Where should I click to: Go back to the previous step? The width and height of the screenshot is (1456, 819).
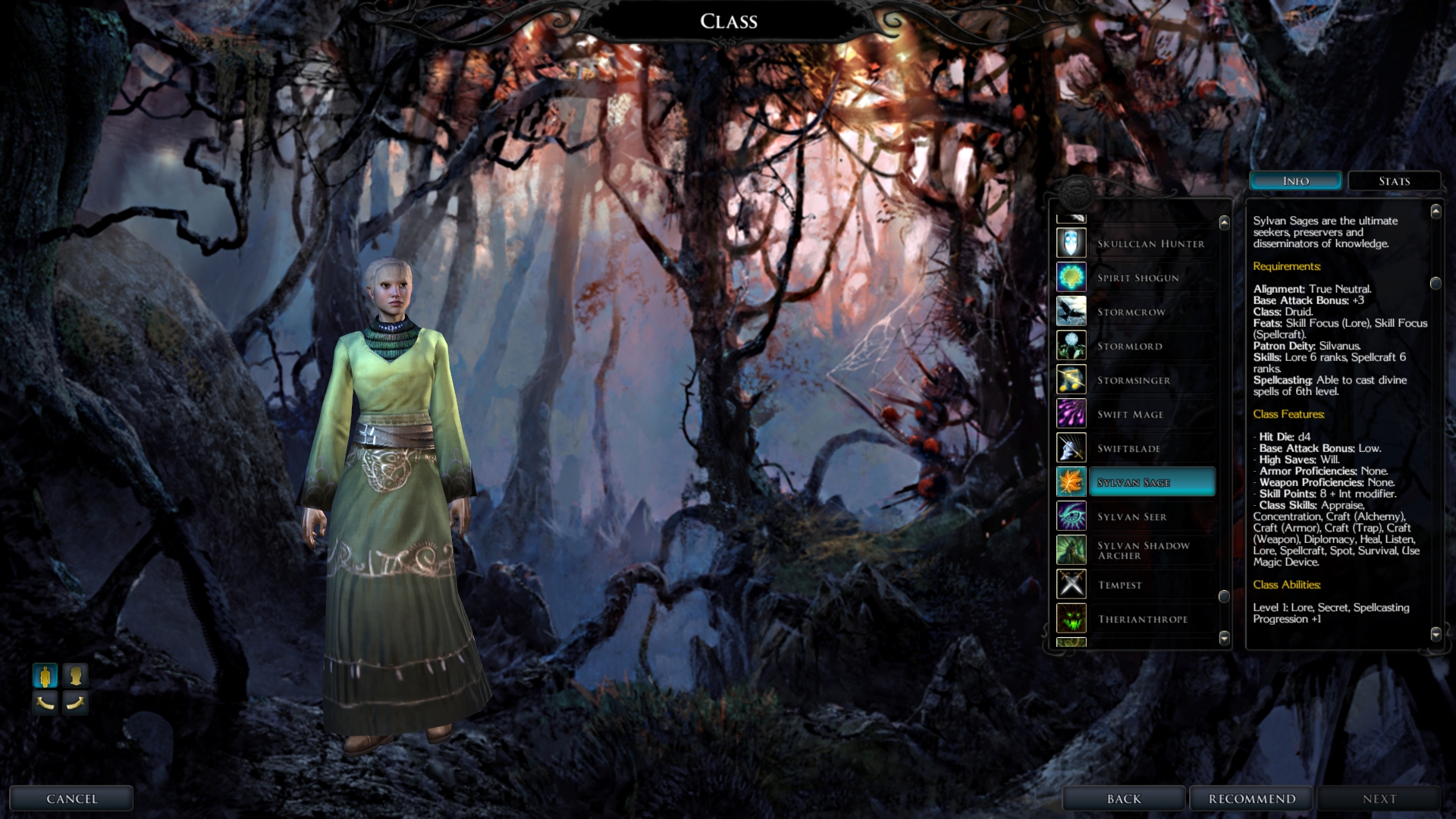[1123, 799]
